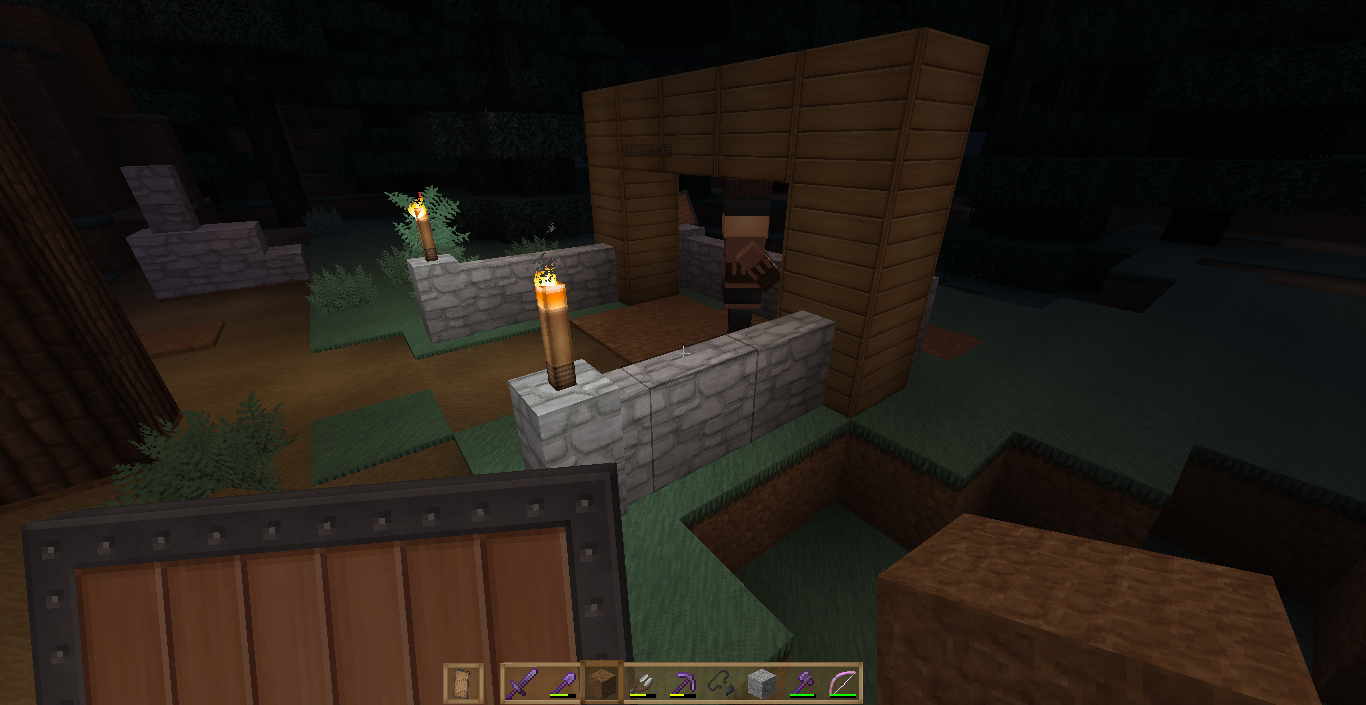Select the flint and steel slot
This screenshot has height=705, width=1366.
[x=723, y=683]
